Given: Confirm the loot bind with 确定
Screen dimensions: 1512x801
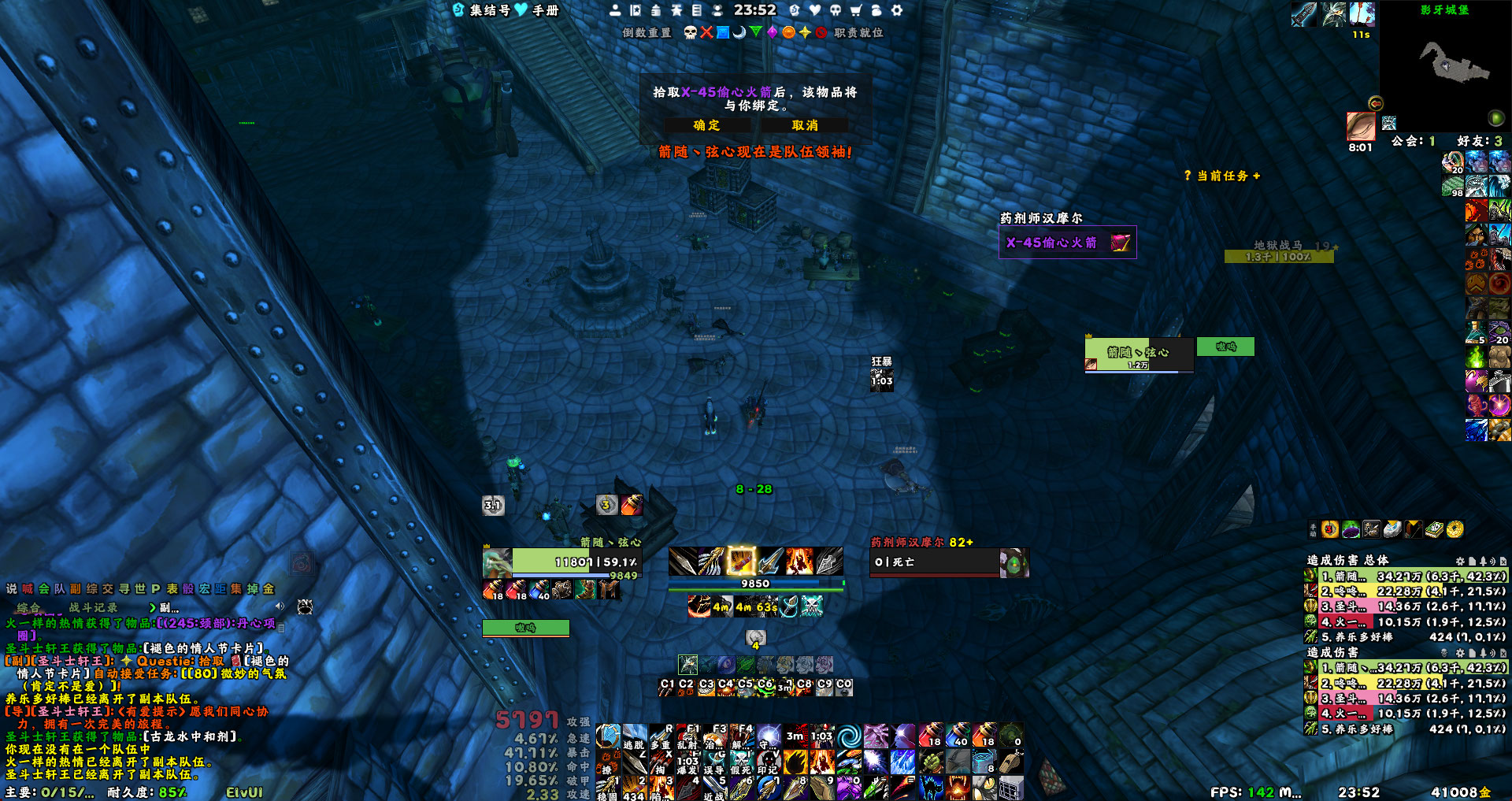Looking at the screenshot, I should (706, 125).
